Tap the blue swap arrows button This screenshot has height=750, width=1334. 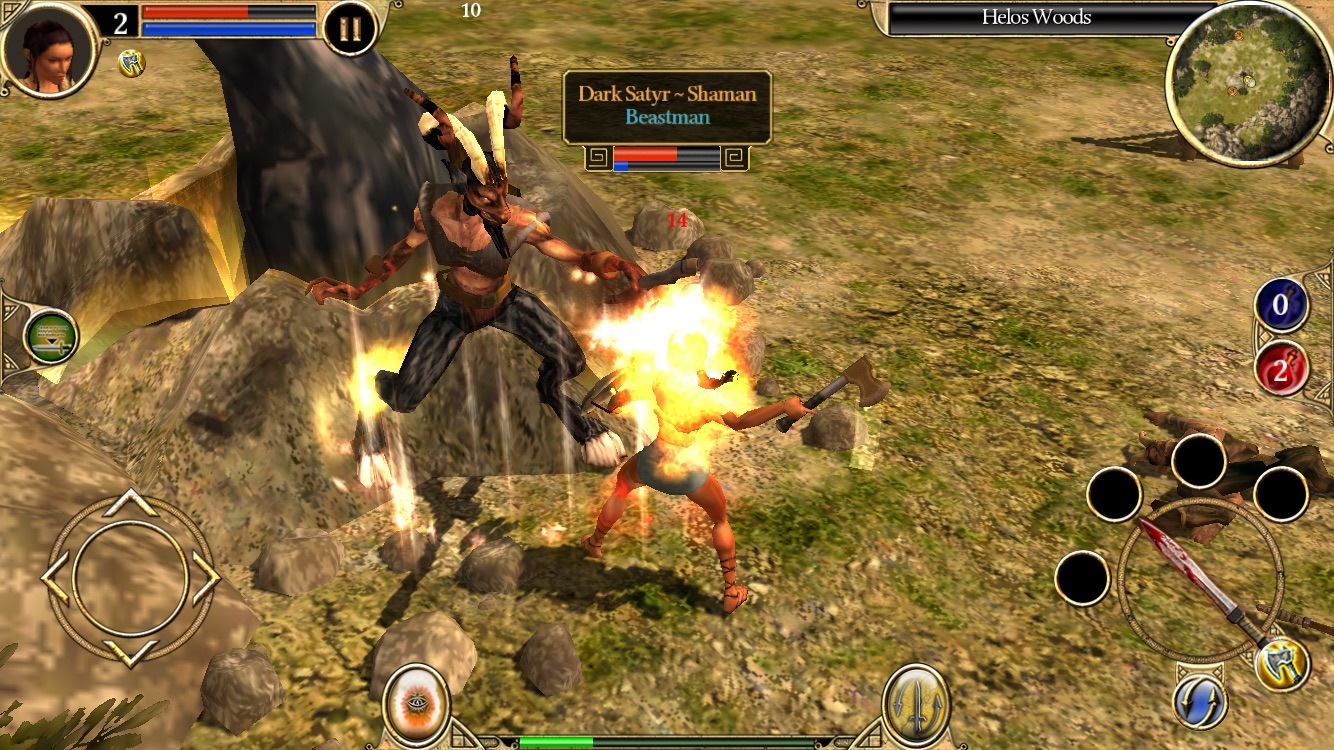(x=1200, y=702)
